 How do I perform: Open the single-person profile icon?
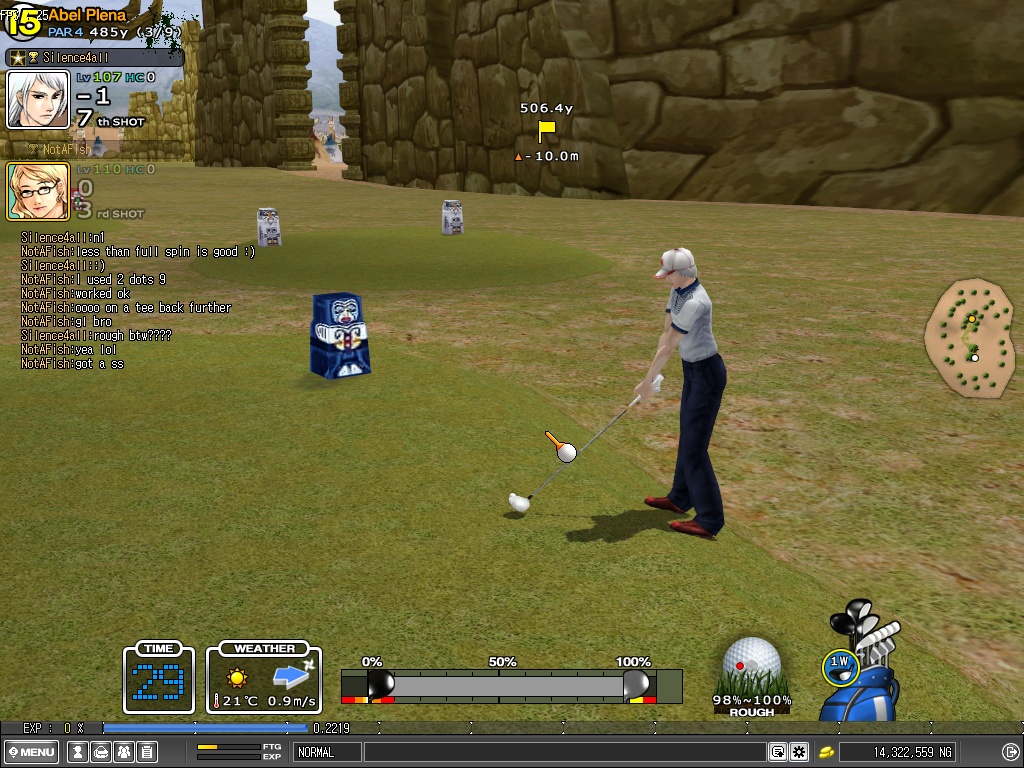76,752
